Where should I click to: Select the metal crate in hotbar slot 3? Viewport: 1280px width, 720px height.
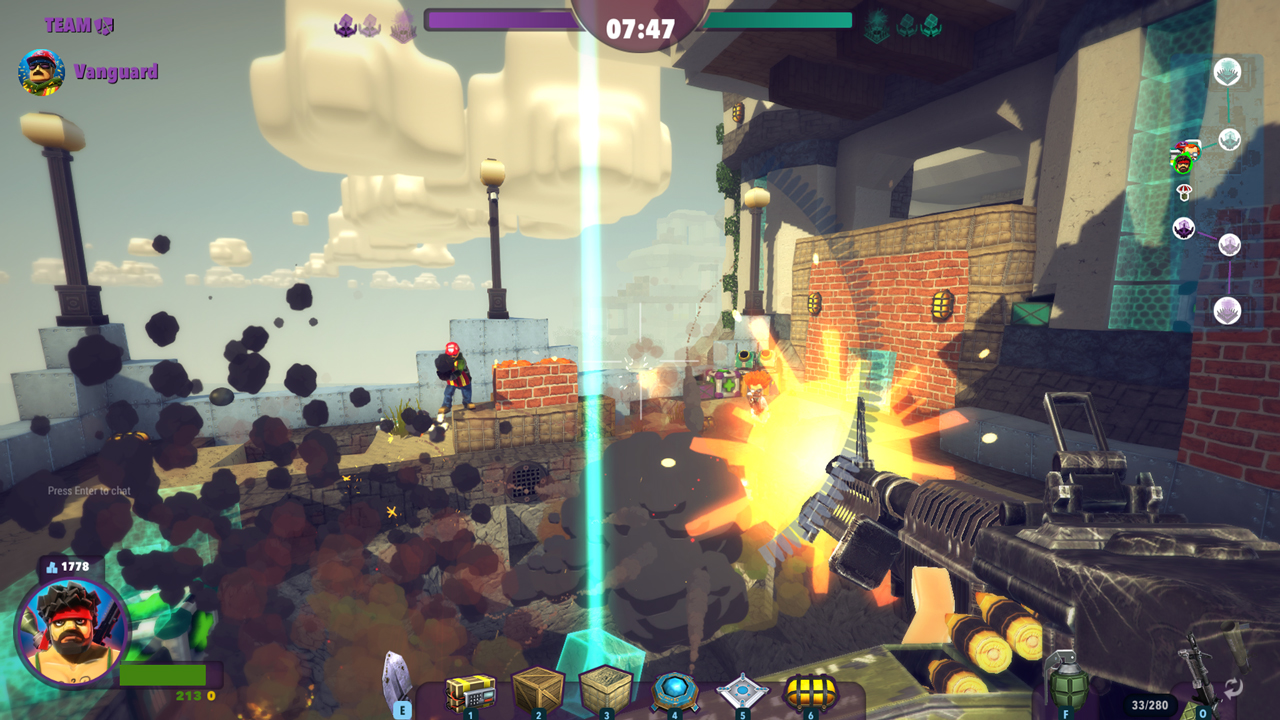[x=606, y=689]
